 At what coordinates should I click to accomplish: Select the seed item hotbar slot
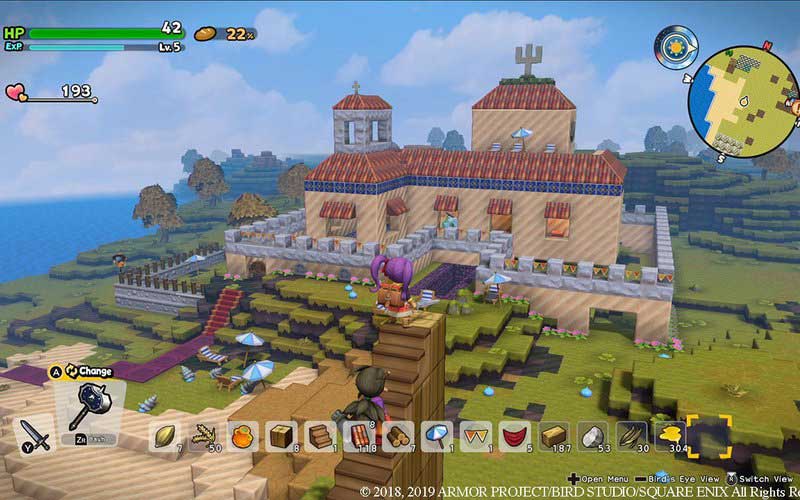pyautogui.click(x=166, y=436)
